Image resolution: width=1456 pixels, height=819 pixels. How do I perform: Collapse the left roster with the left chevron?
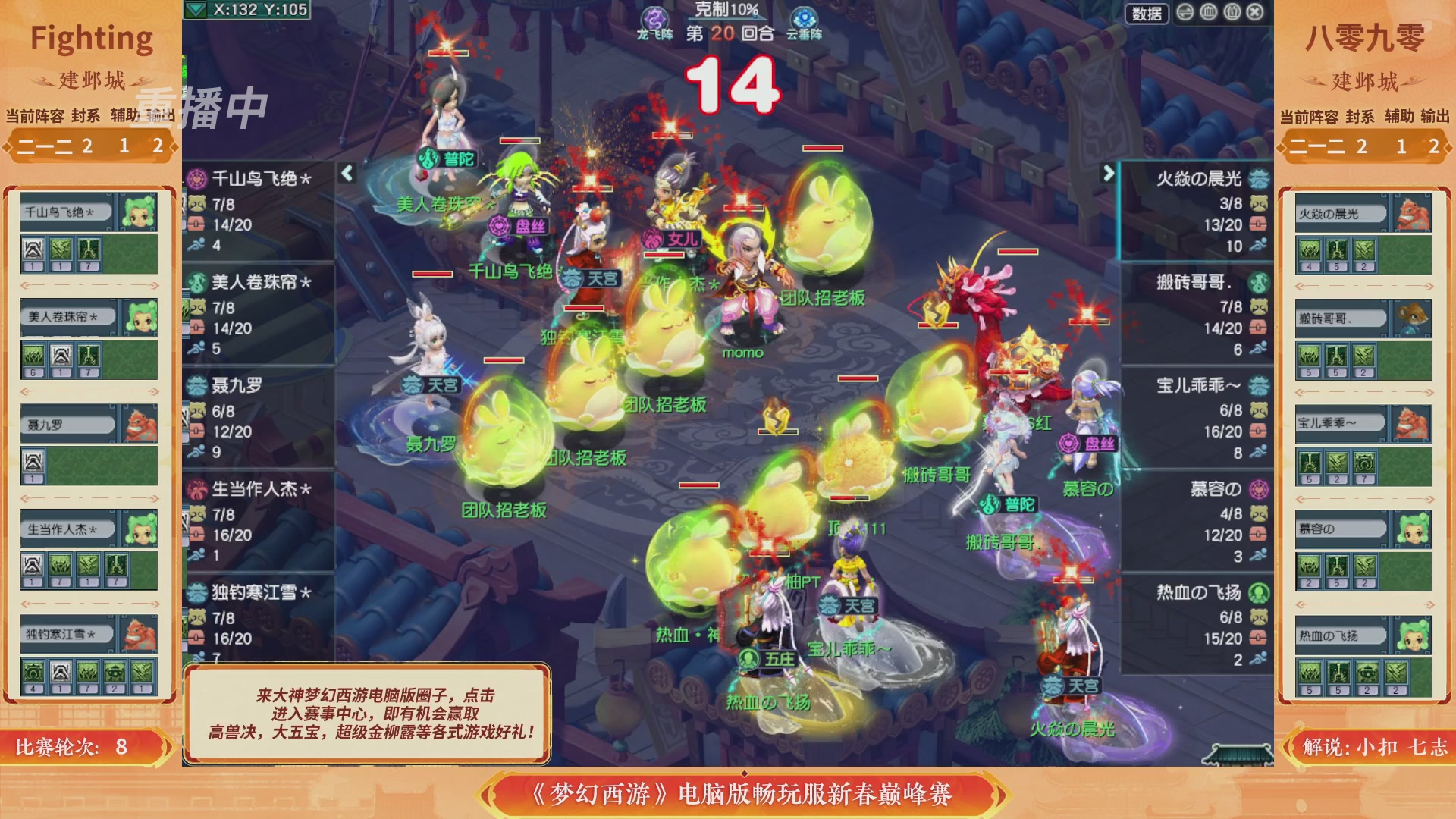(x=346, y=171)
